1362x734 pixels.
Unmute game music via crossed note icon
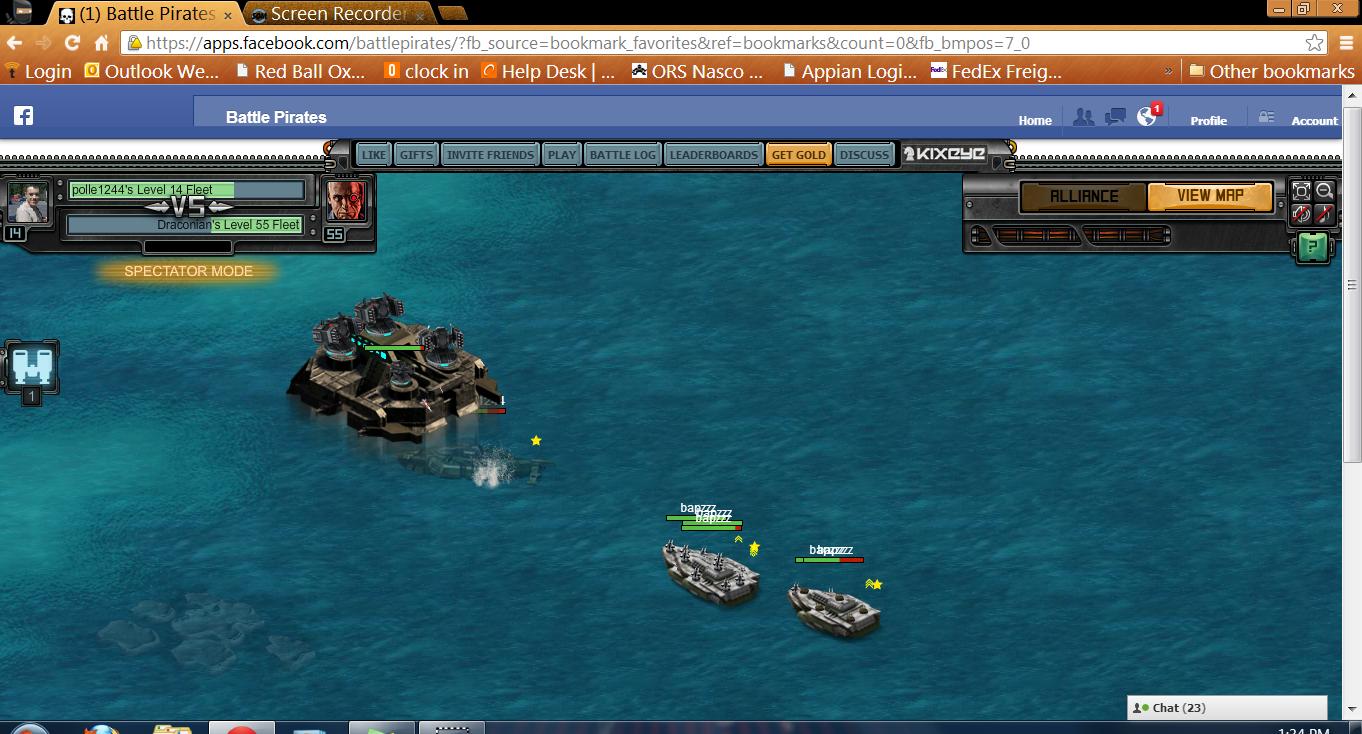point(1324,215)
